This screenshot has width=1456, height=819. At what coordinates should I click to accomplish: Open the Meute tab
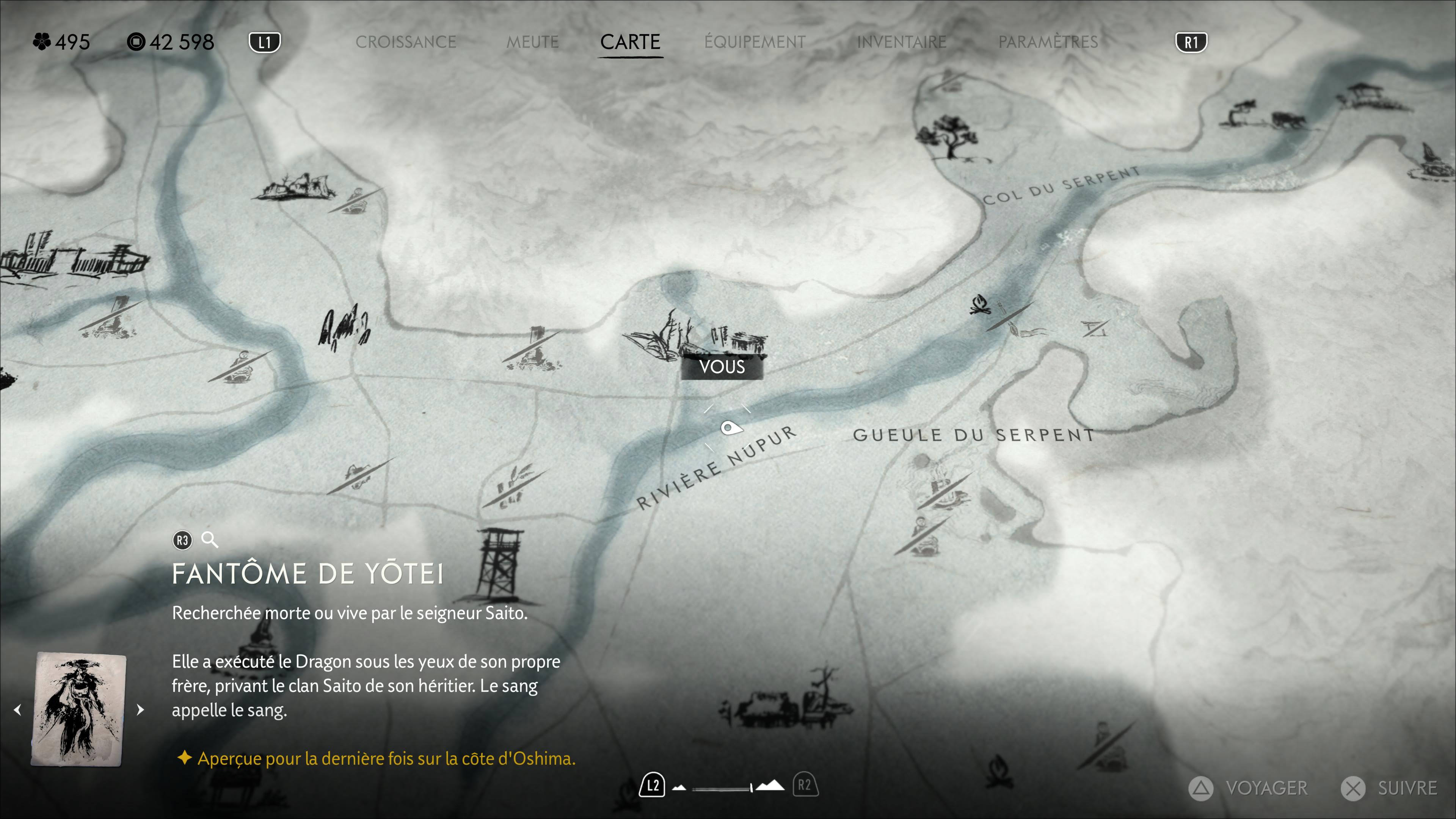pyautogui.click(x=532, y=42)
